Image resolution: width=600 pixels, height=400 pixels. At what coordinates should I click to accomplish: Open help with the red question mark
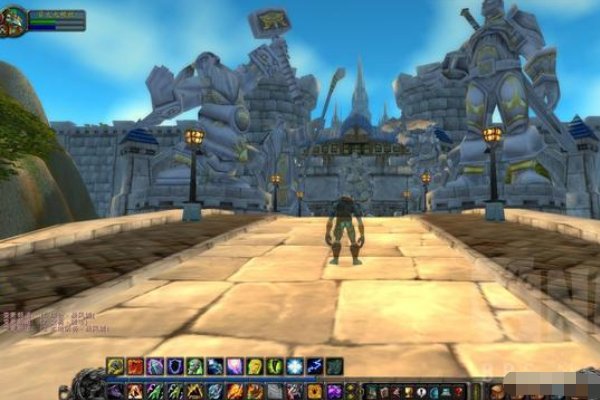(x=459, y=391)
